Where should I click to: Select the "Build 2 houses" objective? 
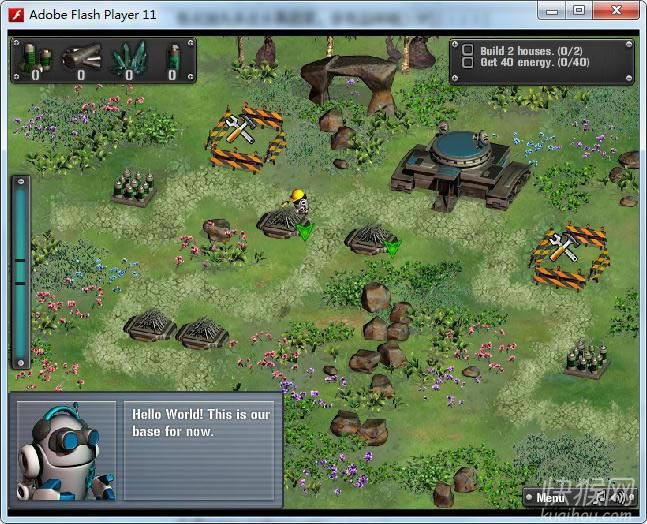tap(468, 50)
